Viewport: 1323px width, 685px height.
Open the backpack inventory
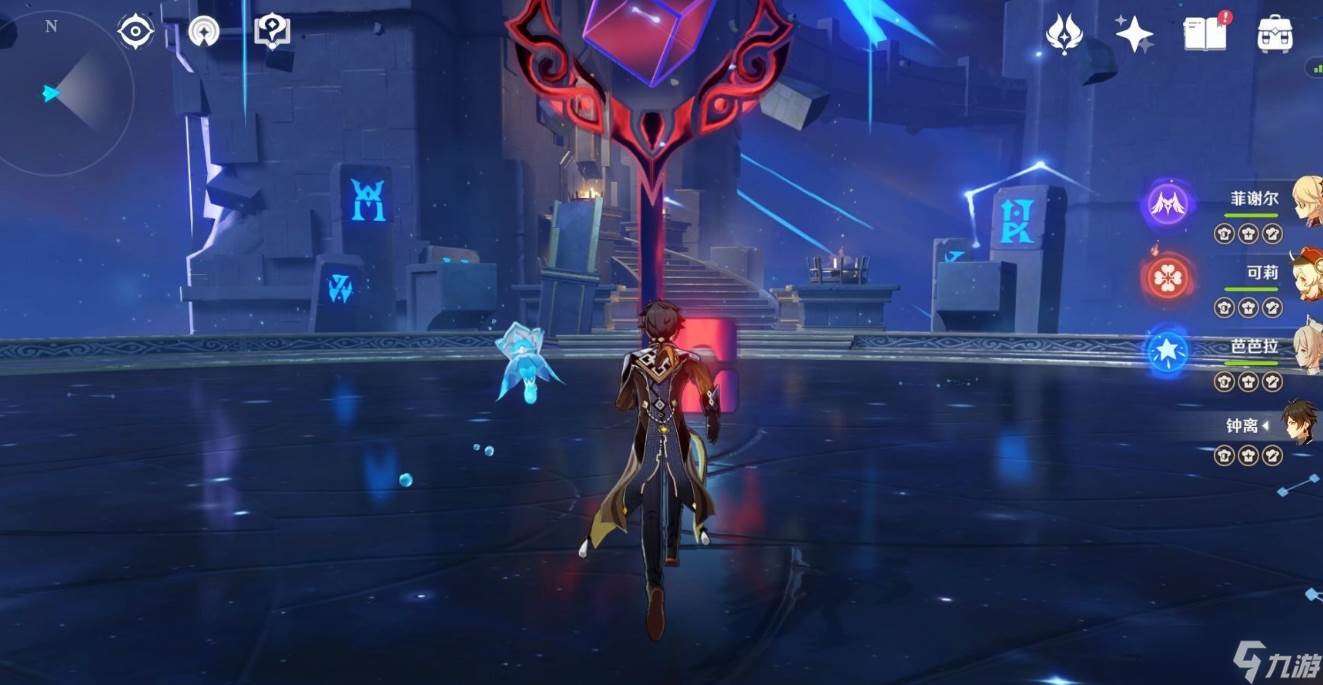pyautogui.click(x=1276, y=34)
